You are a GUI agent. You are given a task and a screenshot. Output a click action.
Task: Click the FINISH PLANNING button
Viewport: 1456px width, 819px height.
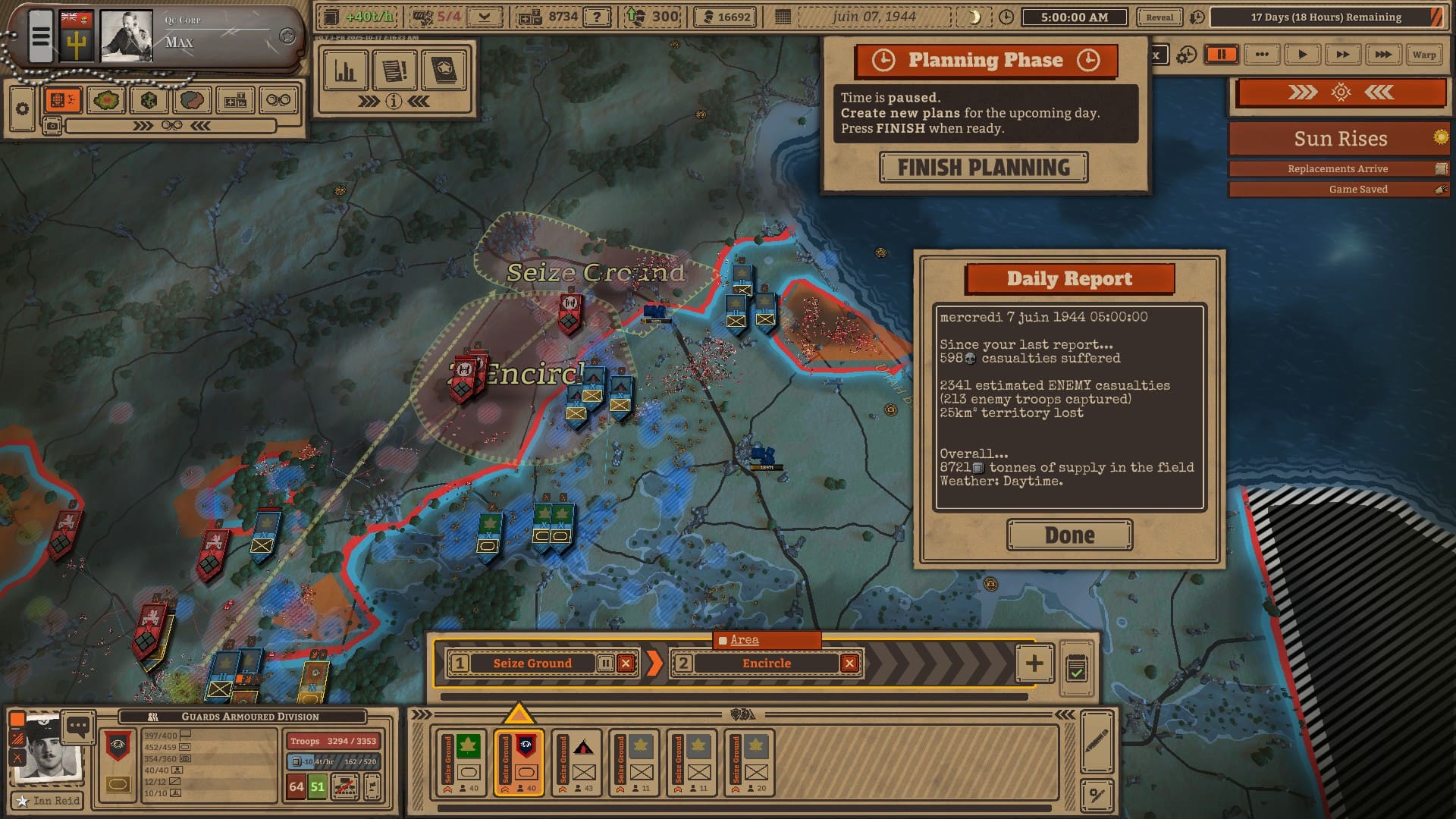(x=984, y=168)
